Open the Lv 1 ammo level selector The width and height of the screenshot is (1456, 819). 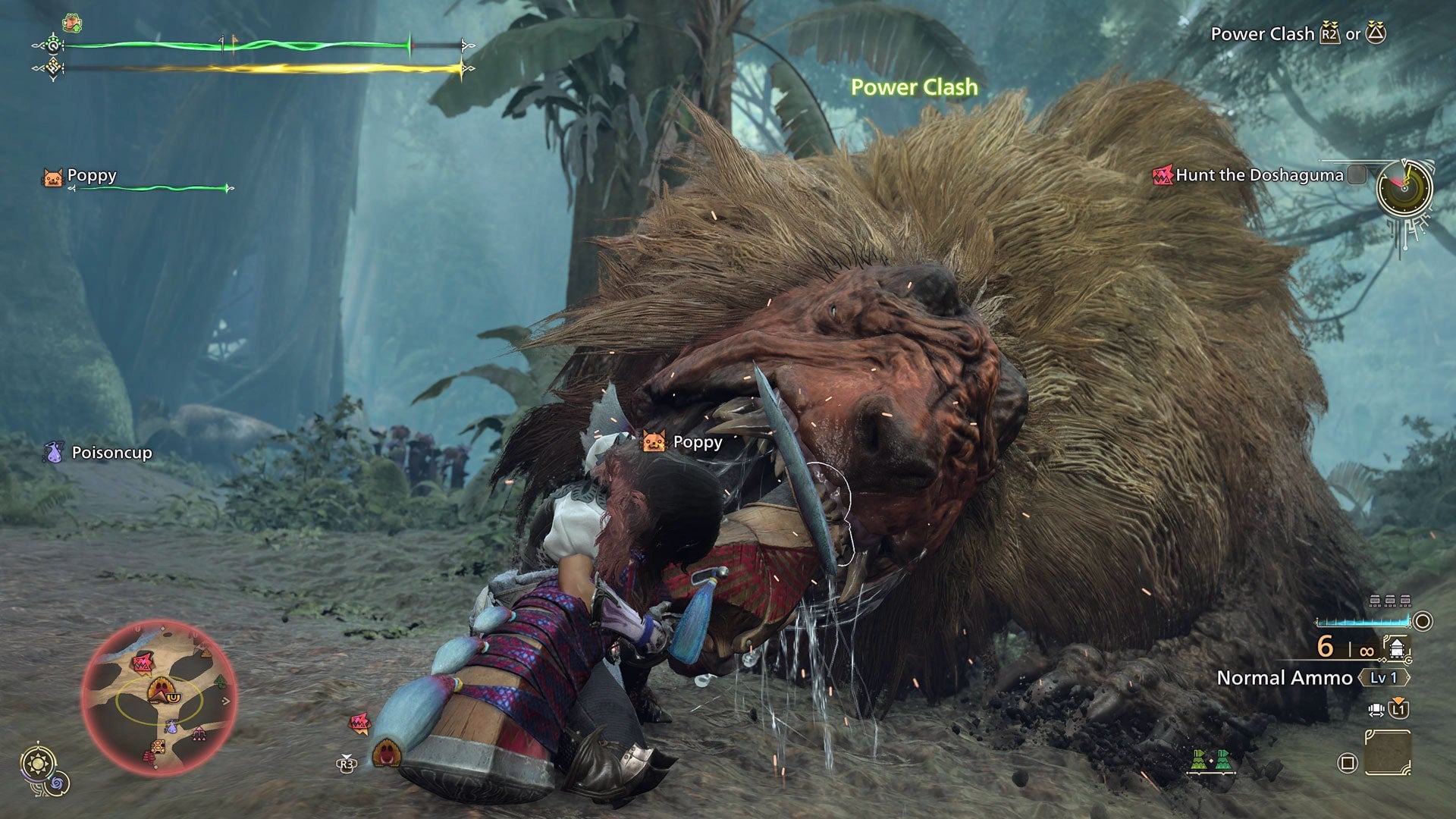pos(1383,676)
